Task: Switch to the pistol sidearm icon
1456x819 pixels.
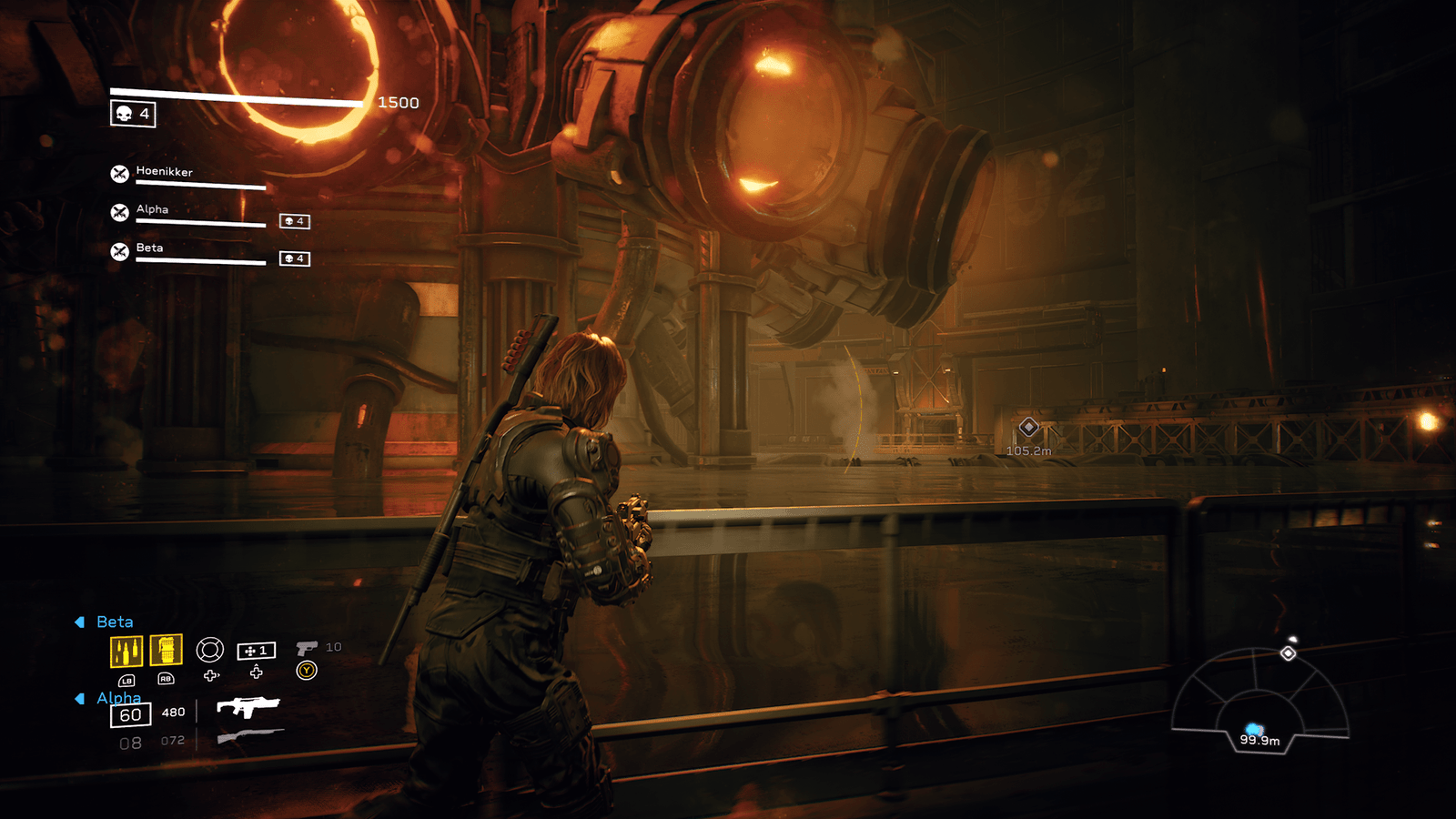Action: pyautogui.click(x=307, y=647)
